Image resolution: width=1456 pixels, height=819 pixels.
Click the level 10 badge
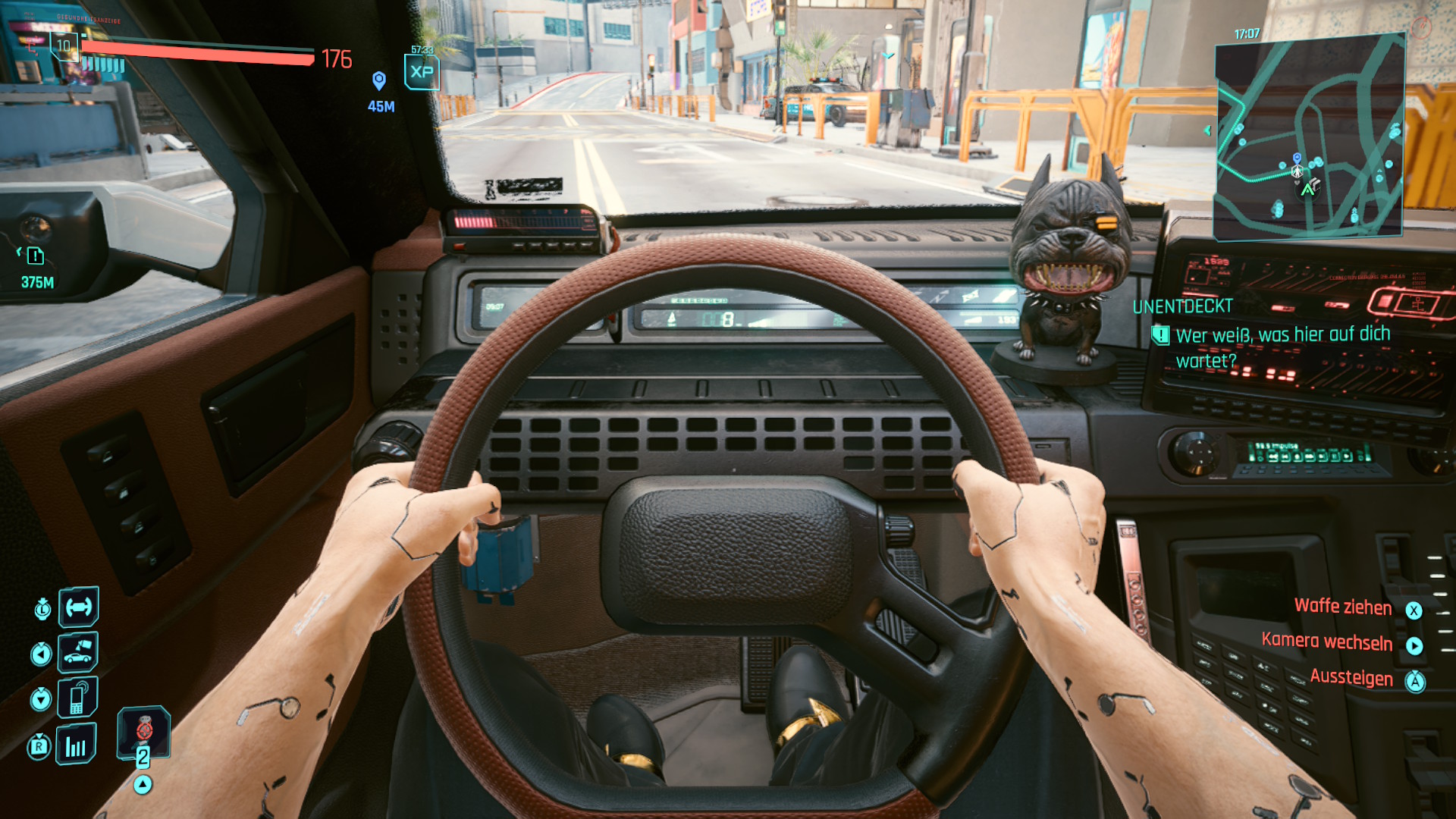[64, 45]
